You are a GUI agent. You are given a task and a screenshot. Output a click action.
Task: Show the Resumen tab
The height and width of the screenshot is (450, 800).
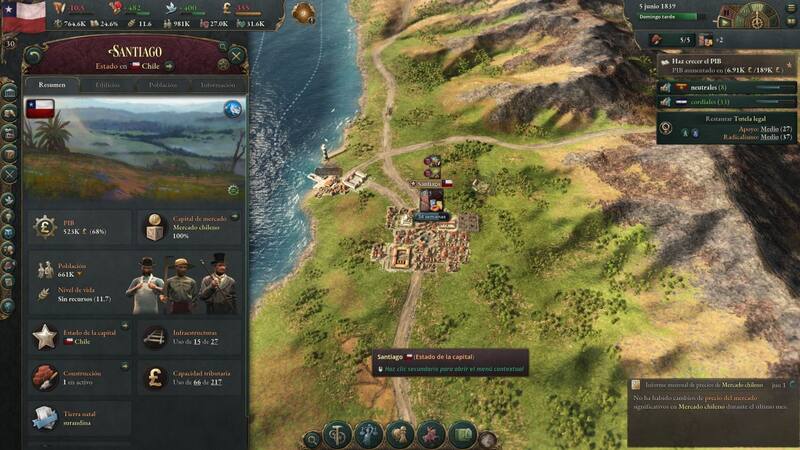point(52,85)
